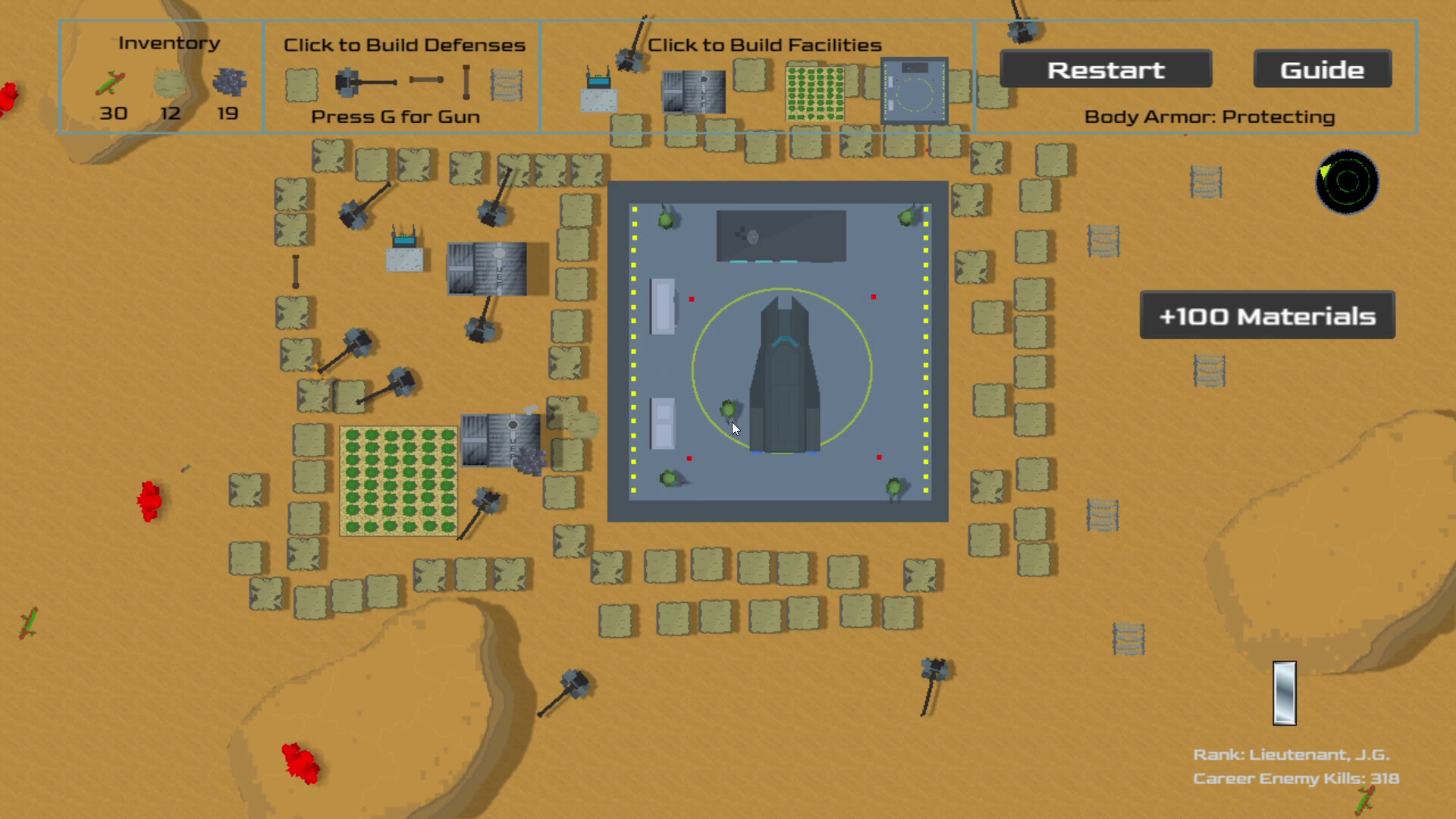Select the bunker building facility icon

(694, 91)
